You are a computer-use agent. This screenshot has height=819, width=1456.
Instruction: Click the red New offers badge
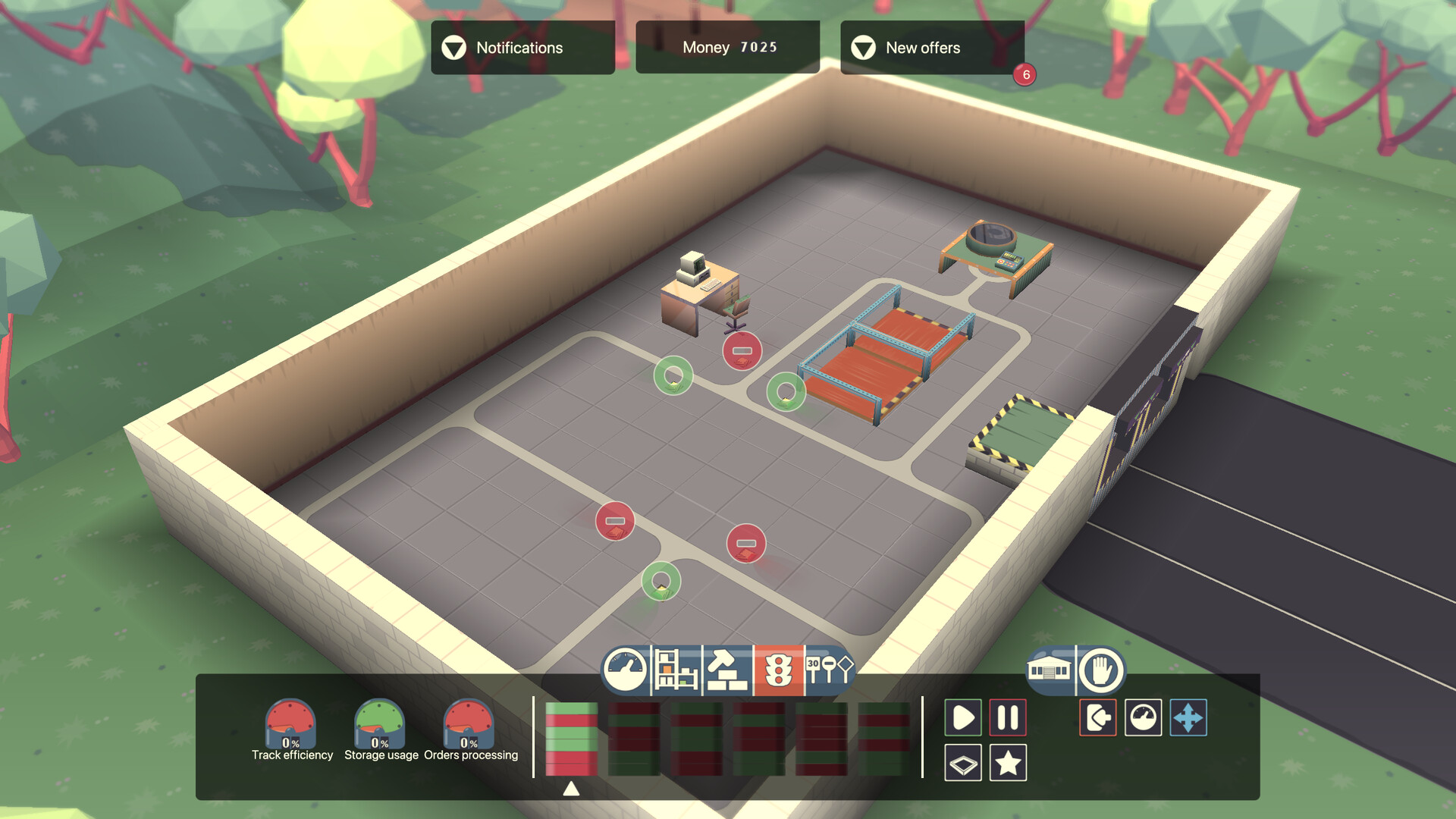1027,76
